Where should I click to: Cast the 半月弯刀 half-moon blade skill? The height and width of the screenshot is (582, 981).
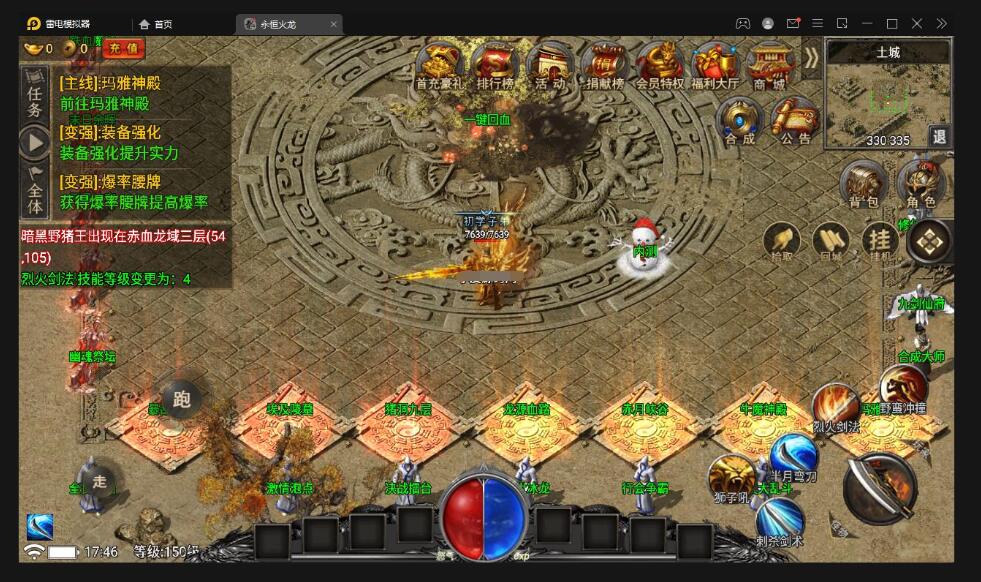pos(793,457)
